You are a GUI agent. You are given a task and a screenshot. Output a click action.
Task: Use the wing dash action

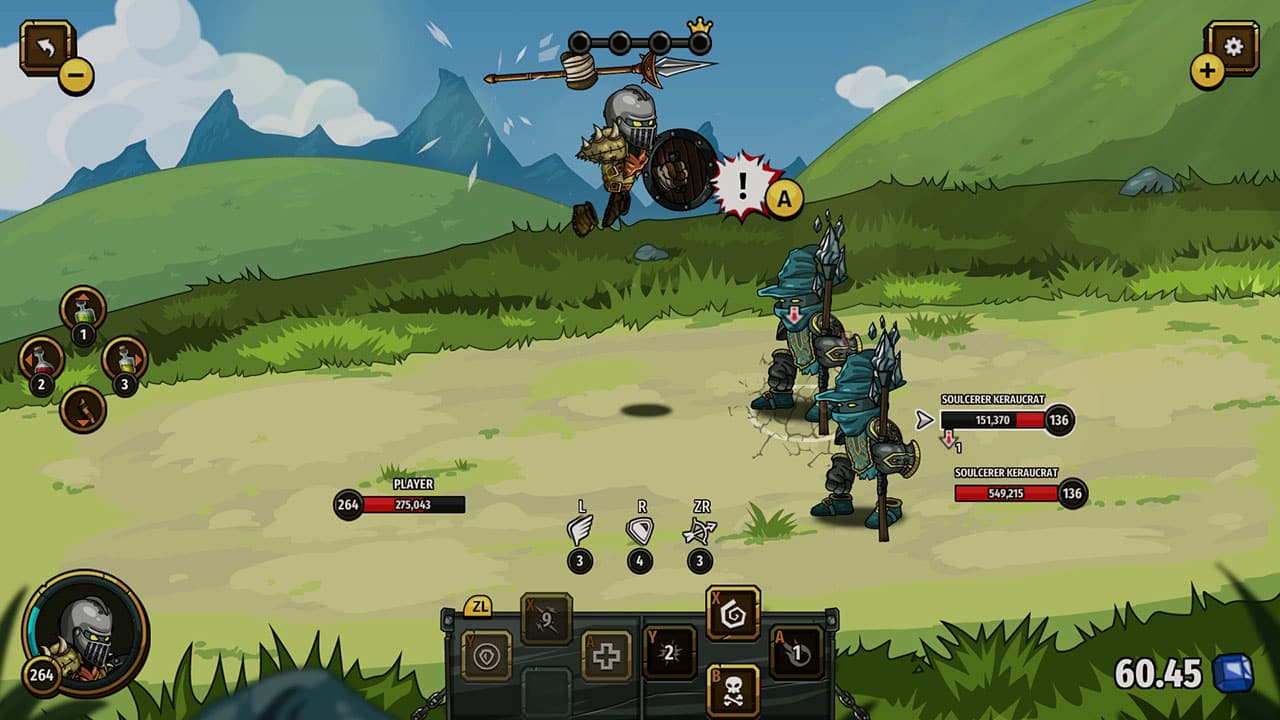coord(580,530)
